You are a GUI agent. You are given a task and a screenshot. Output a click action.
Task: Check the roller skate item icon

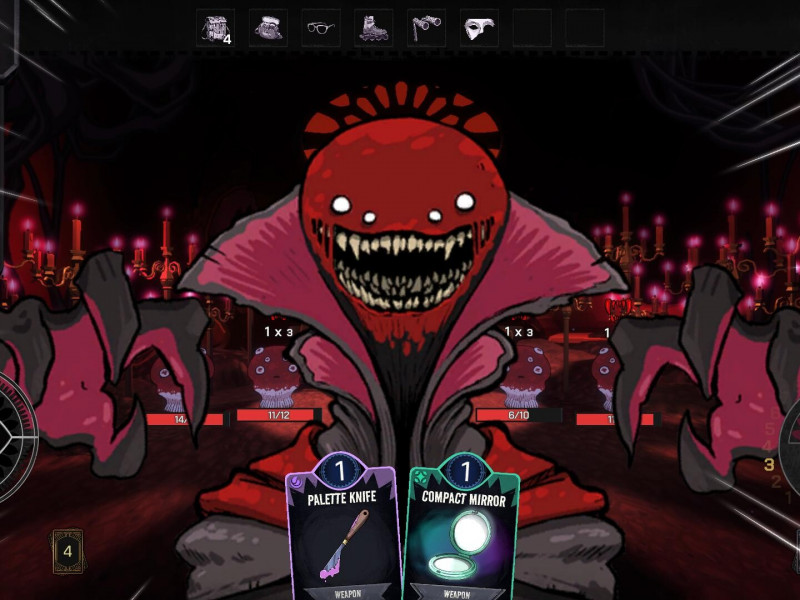pyautogui.click(x=374, y=28)
